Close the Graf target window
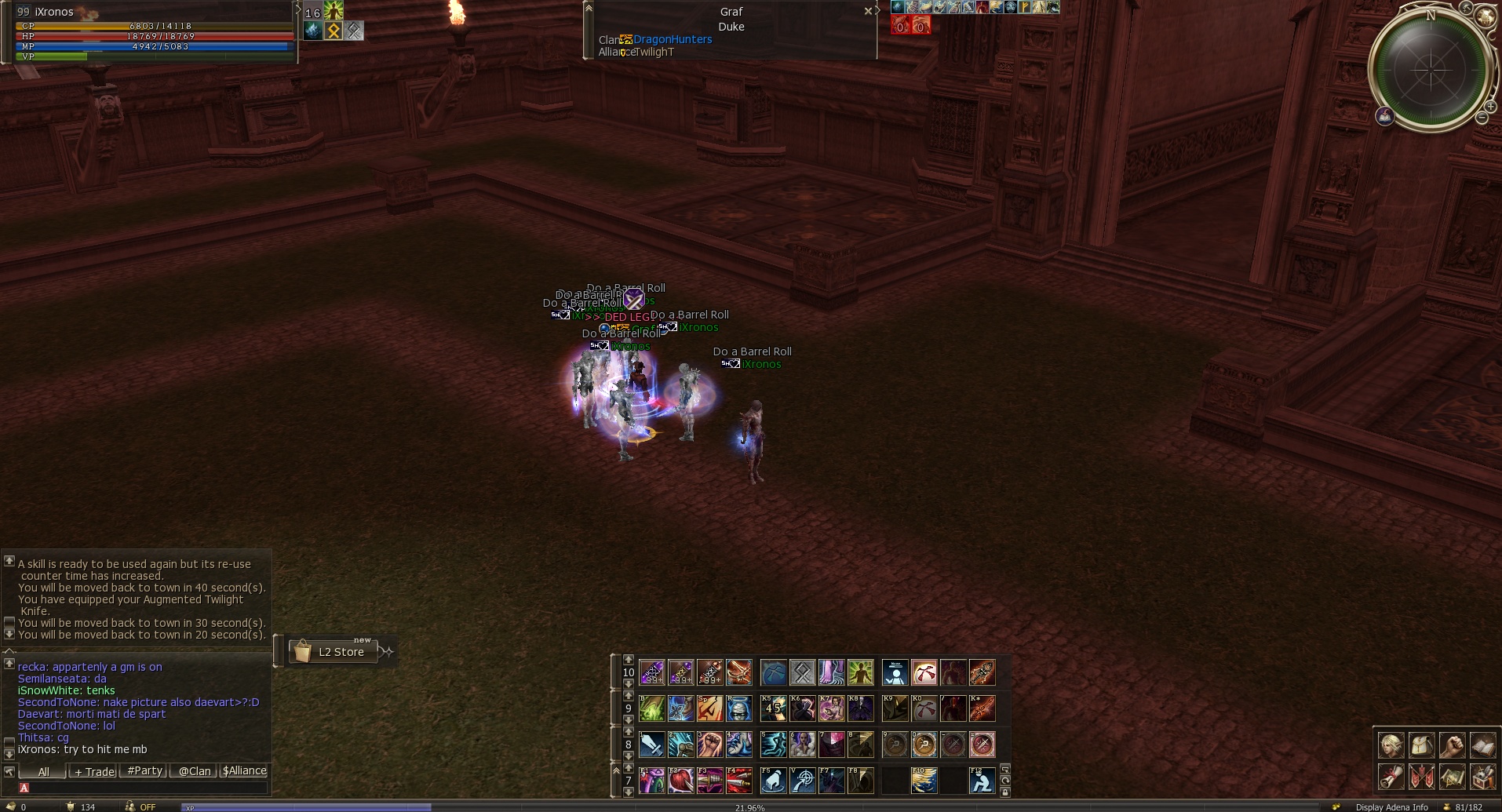The image size is (1502, 812). [x=868, y=11]
